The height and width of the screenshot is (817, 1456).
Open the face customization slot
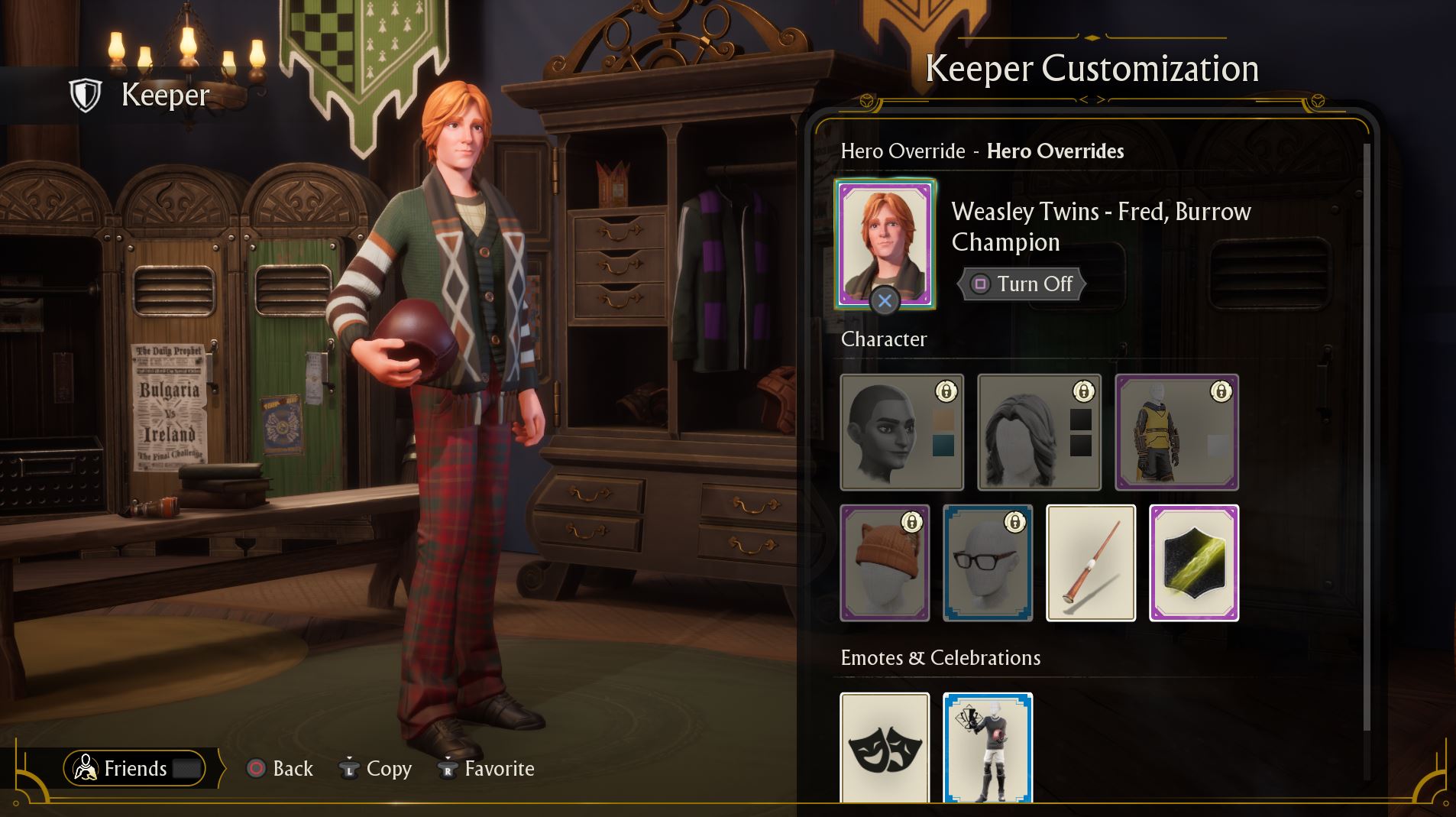pyautogui.click(x=901, y=432)
